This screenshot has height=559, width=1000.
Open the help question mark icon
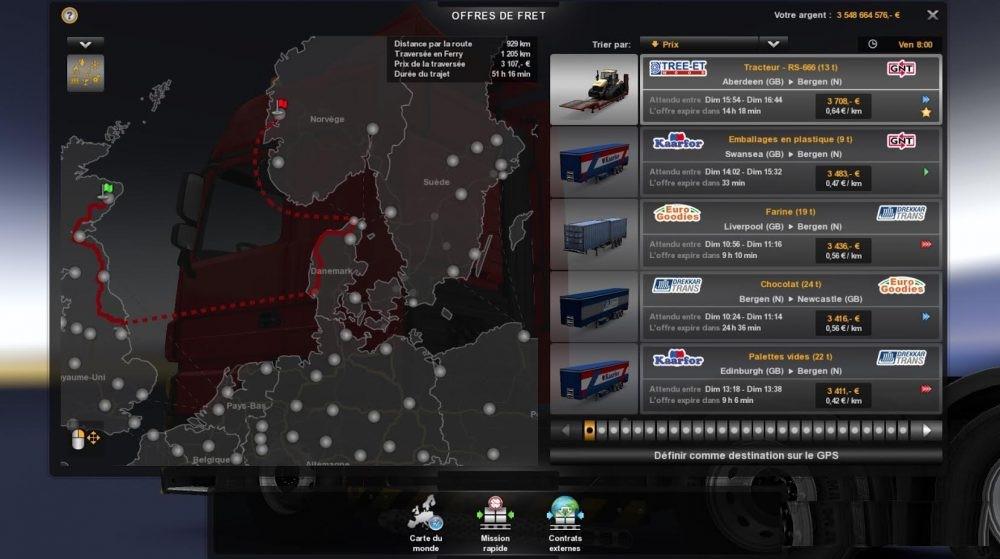coord(69,15)
